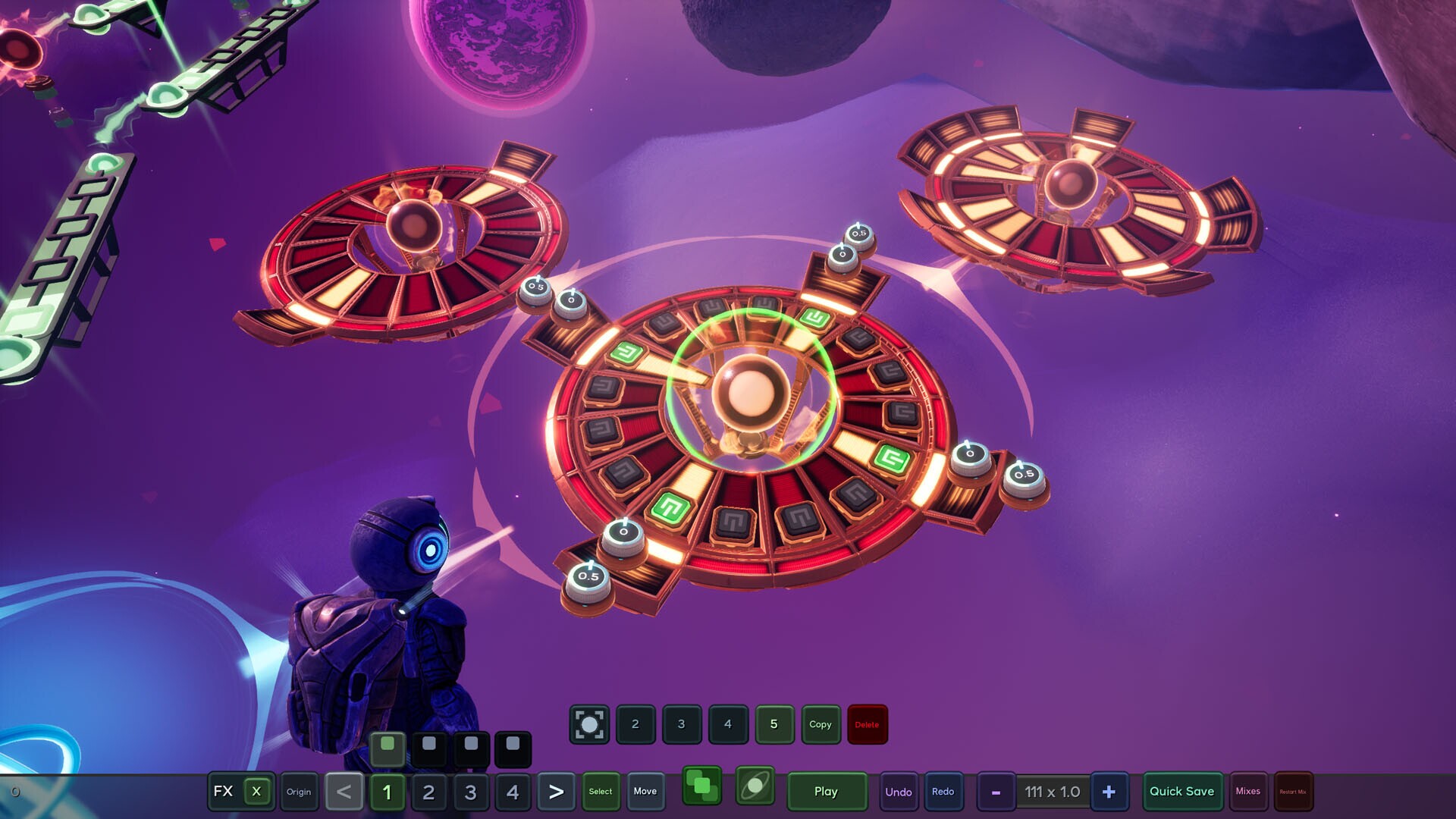Undo the last action
The height and width of the screenshot is (819, 1456).
click(899, 792)
